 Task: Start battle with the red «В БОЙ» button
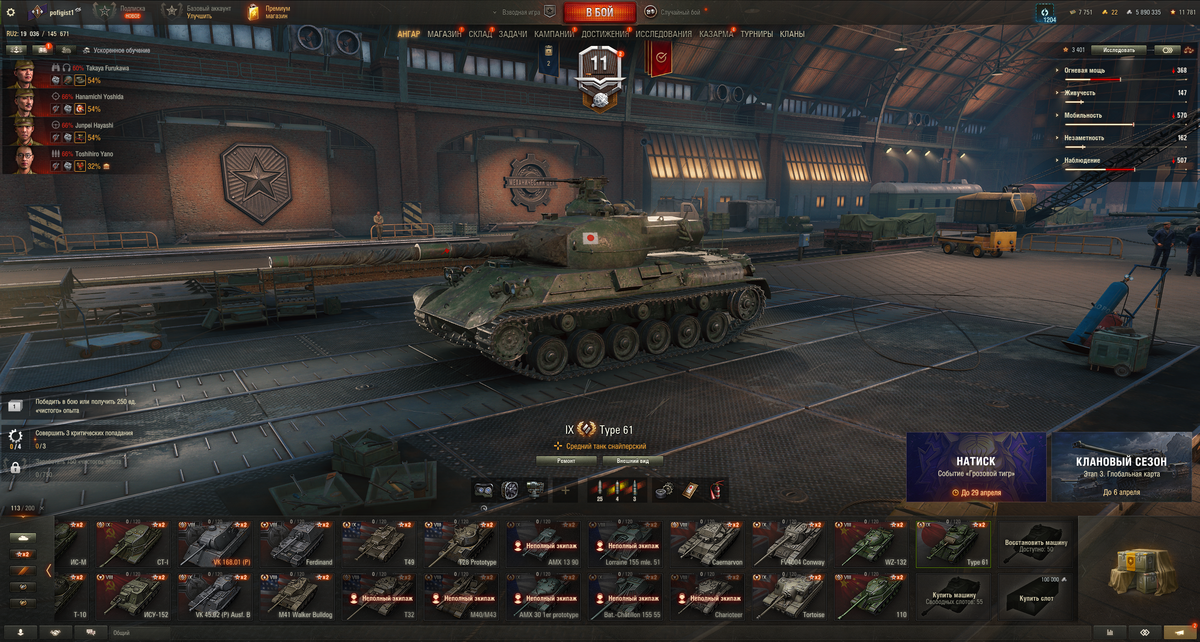[x=599, y=12]
